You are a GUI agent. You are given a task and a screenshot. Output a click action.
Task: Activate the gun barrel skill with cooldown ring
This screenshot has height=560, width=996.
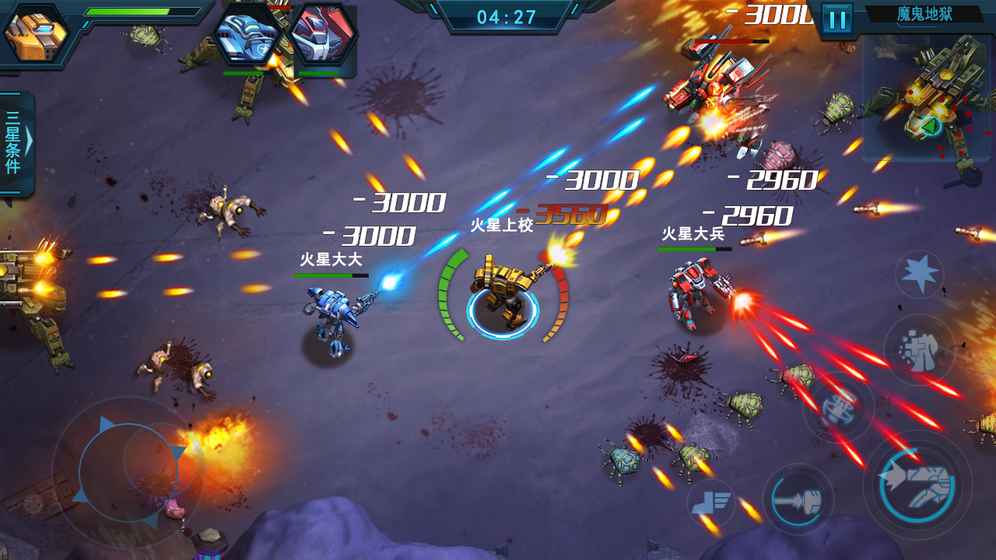tap(798, 497)
